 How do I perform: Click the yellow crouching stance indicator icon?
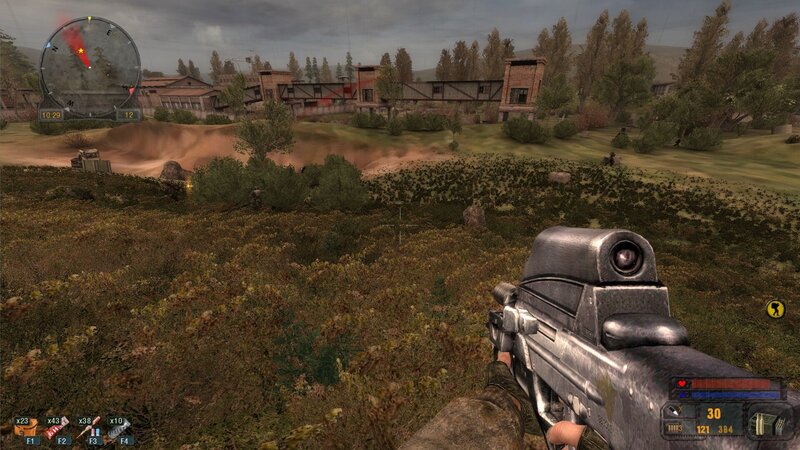[x=773, y=309]
